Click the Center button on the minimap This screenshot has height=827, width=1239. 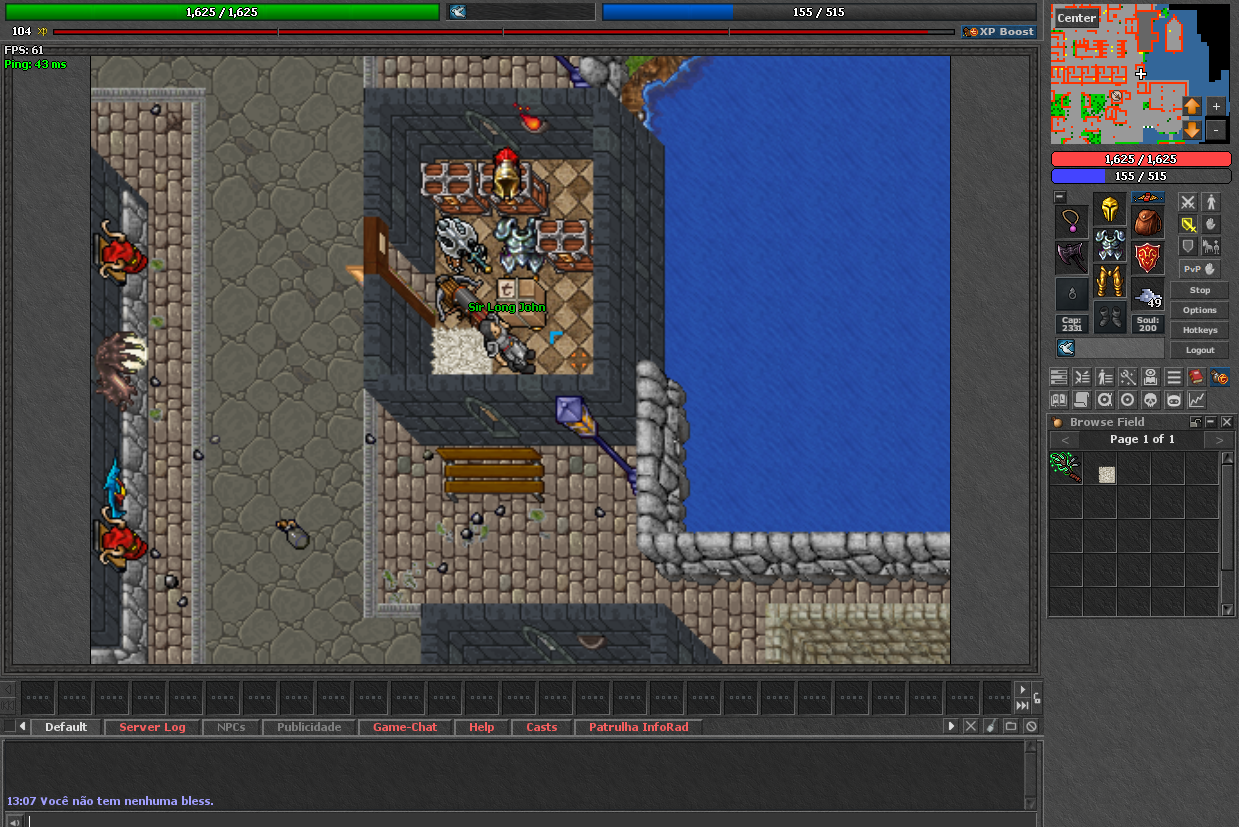point(1076,18)
